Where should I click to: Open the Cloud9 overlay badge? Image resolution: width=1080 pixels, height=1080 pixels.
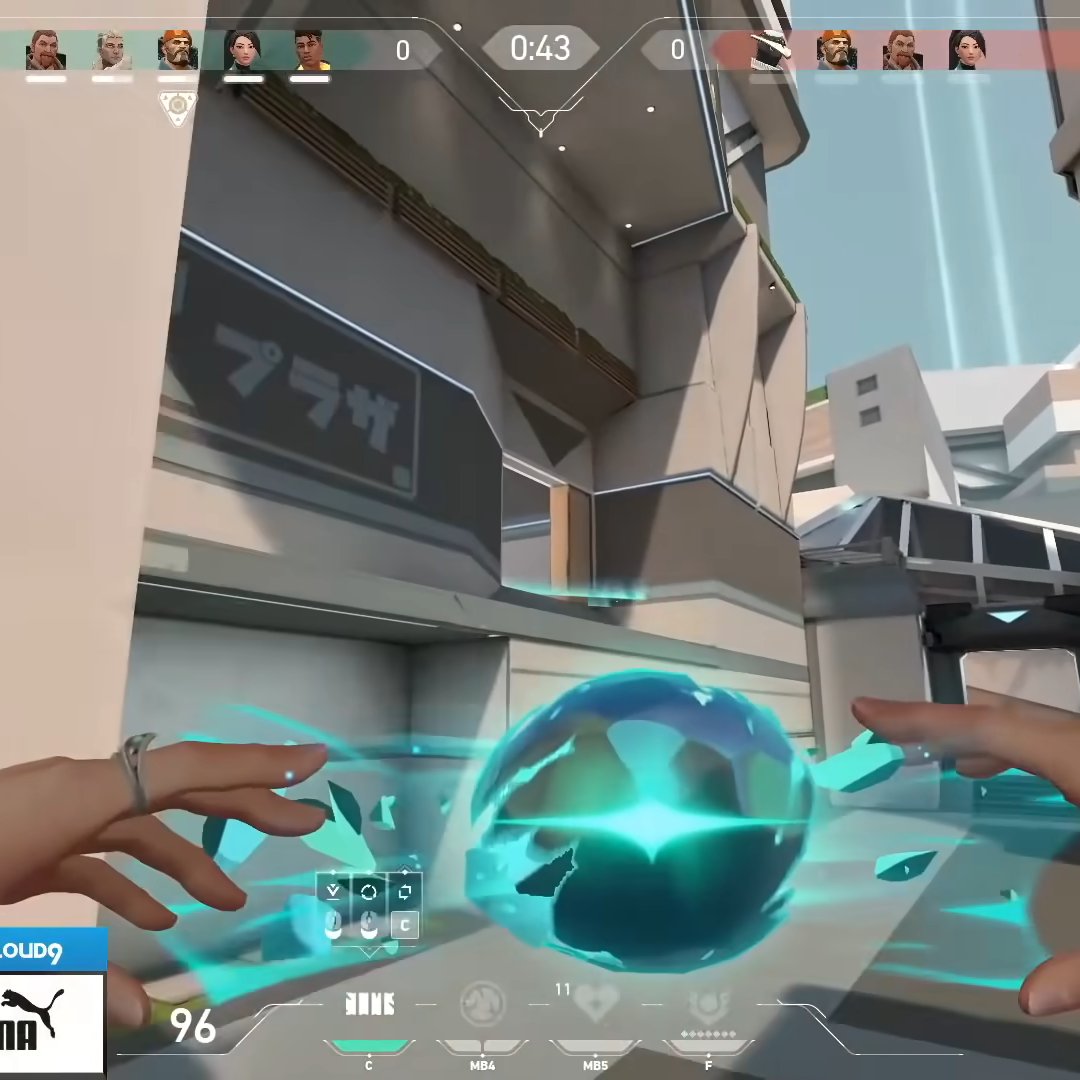point(50,950)
